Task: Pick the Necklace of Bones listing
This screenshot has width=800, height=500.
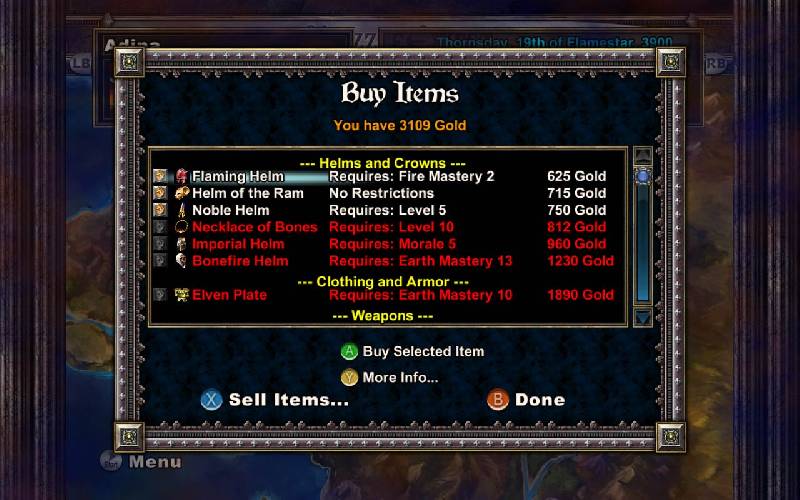Action: coord(254,227)
